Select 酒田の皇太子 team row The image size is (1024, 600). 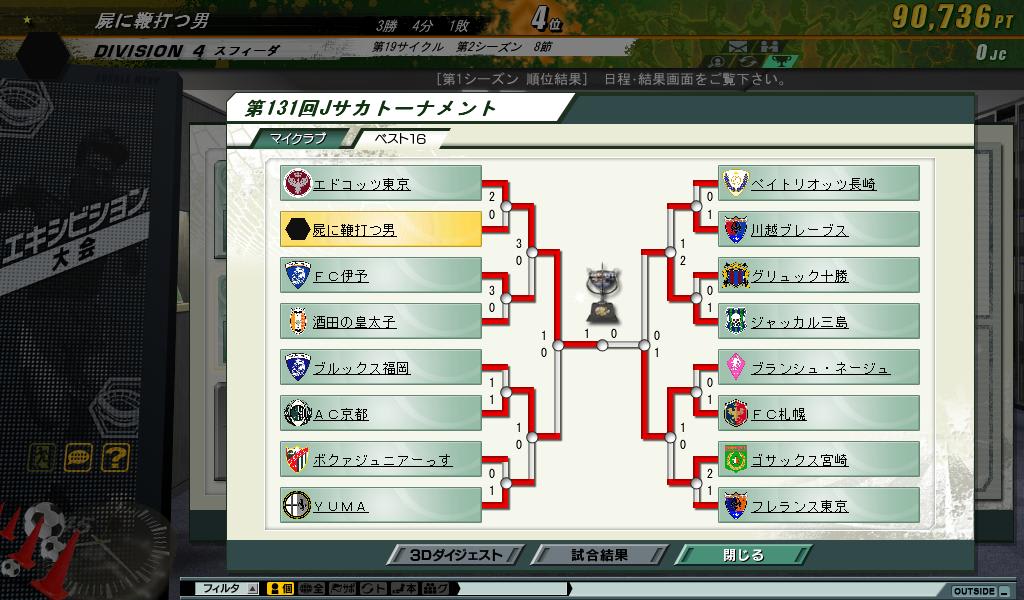click(x=381, y=322)
